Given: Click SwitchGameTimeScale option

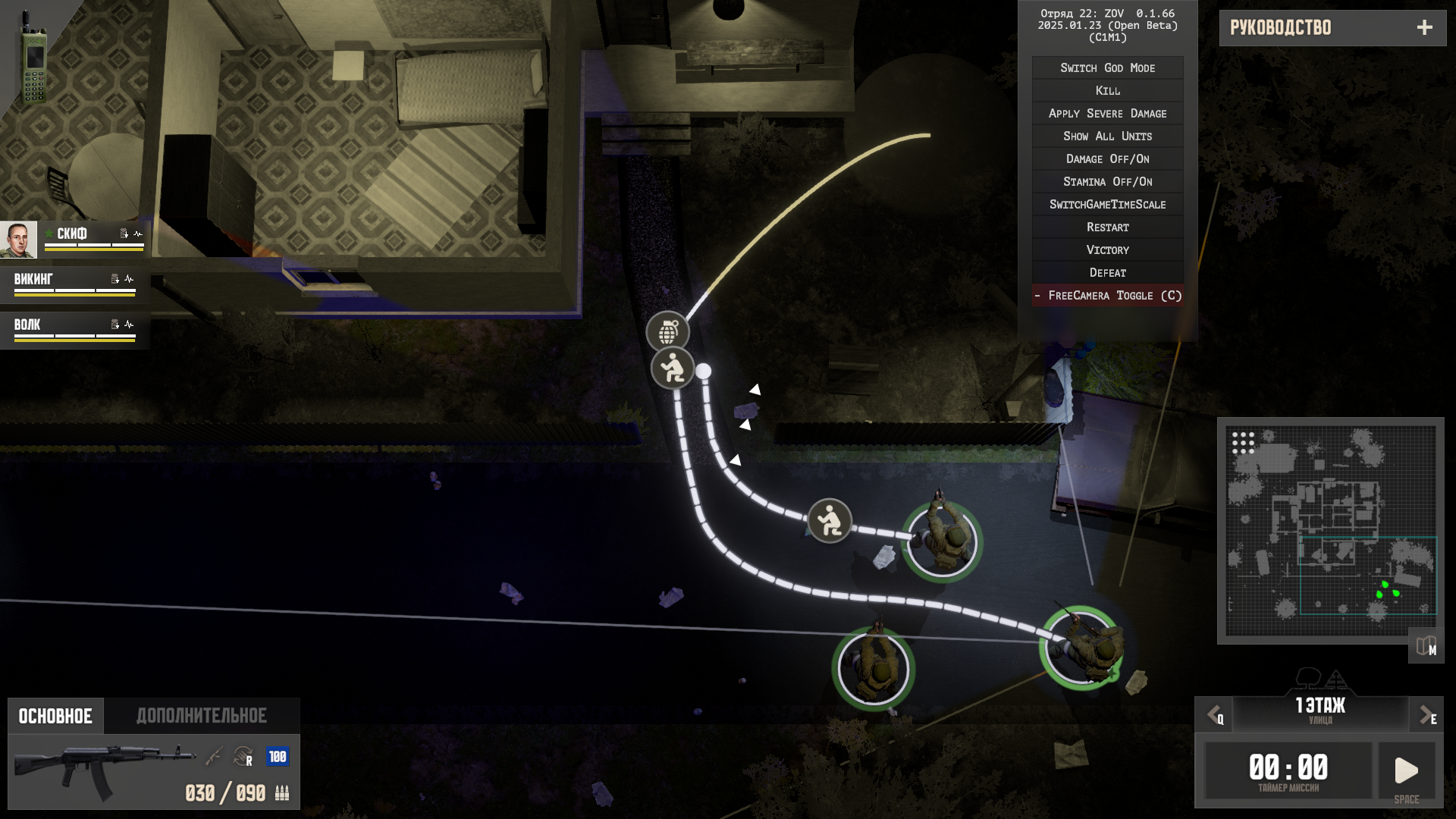Looking at the screenshot, I should (1107, 205).
